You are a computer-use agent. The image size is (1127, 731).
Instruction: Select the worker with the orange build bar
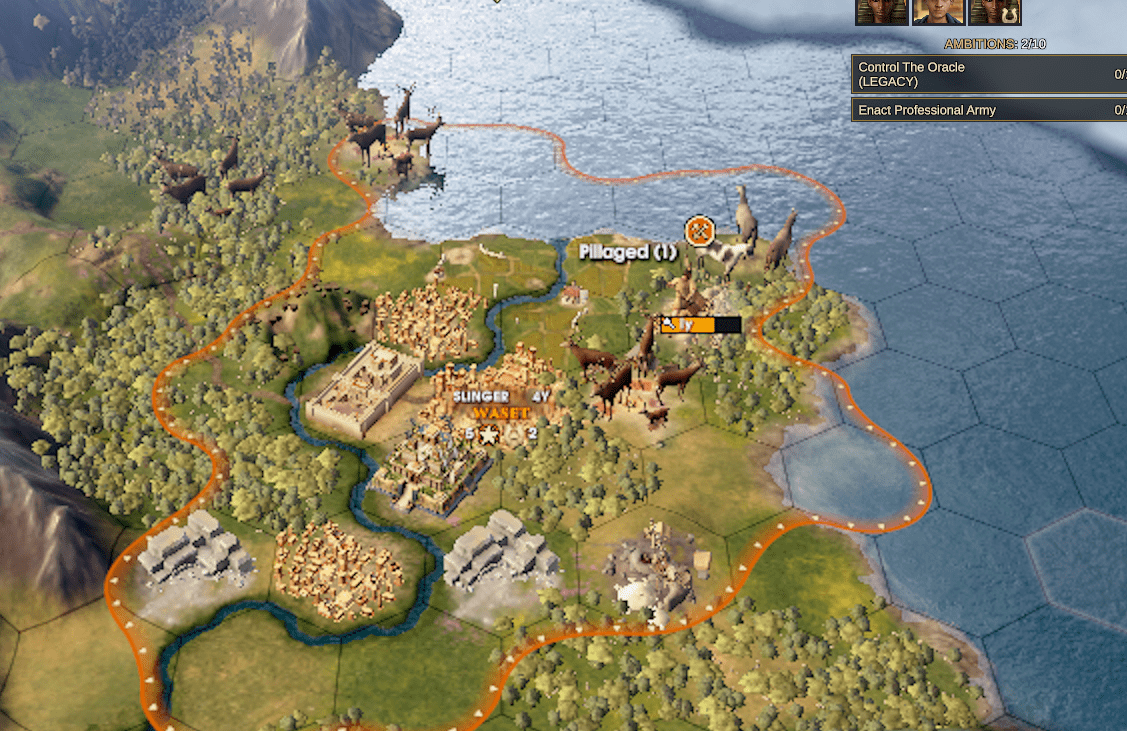(x=700, y=325)
